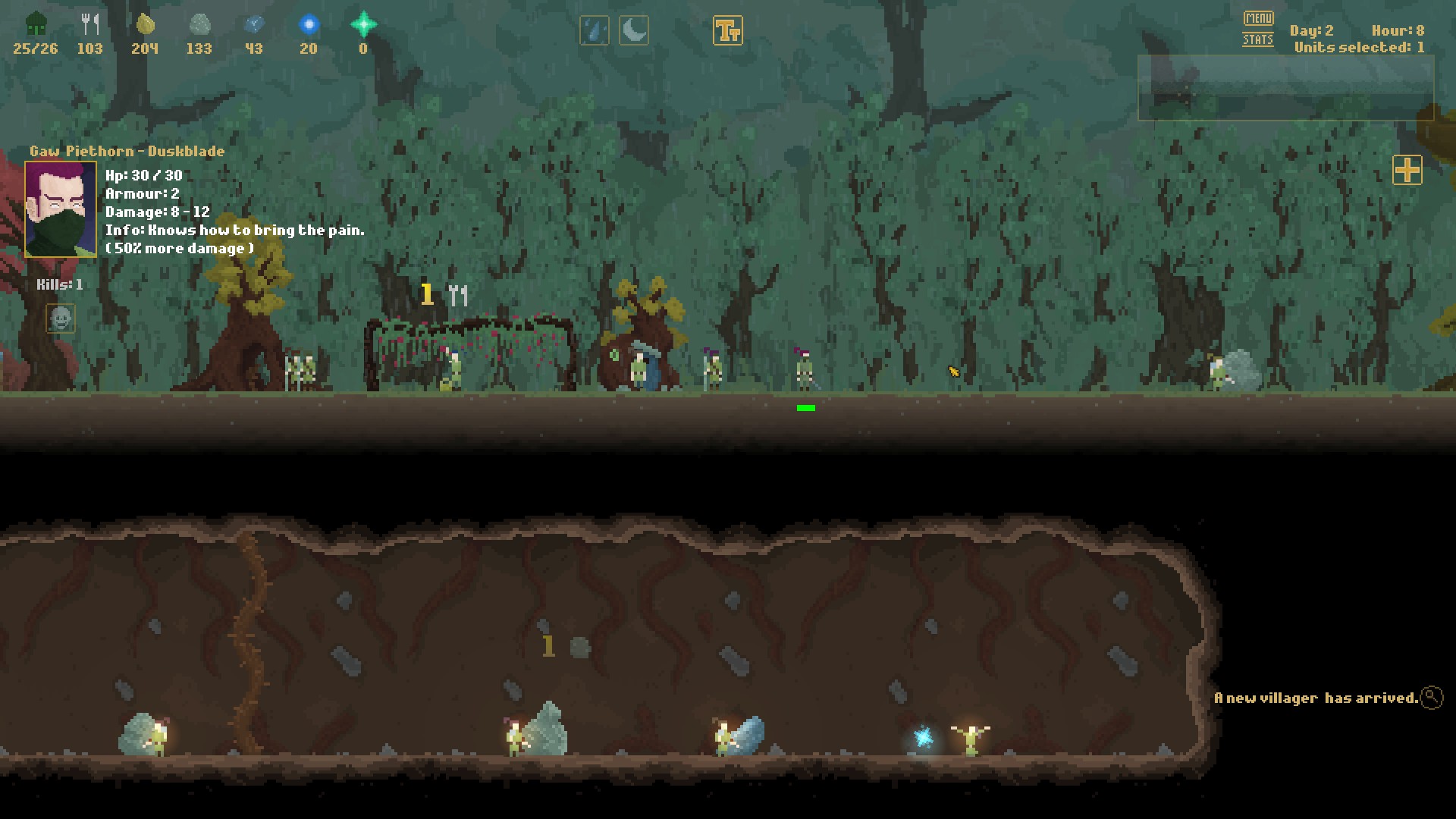Toggle the rain weather indicator
The width and height of the screenshot is (1456, 819).
595,30
